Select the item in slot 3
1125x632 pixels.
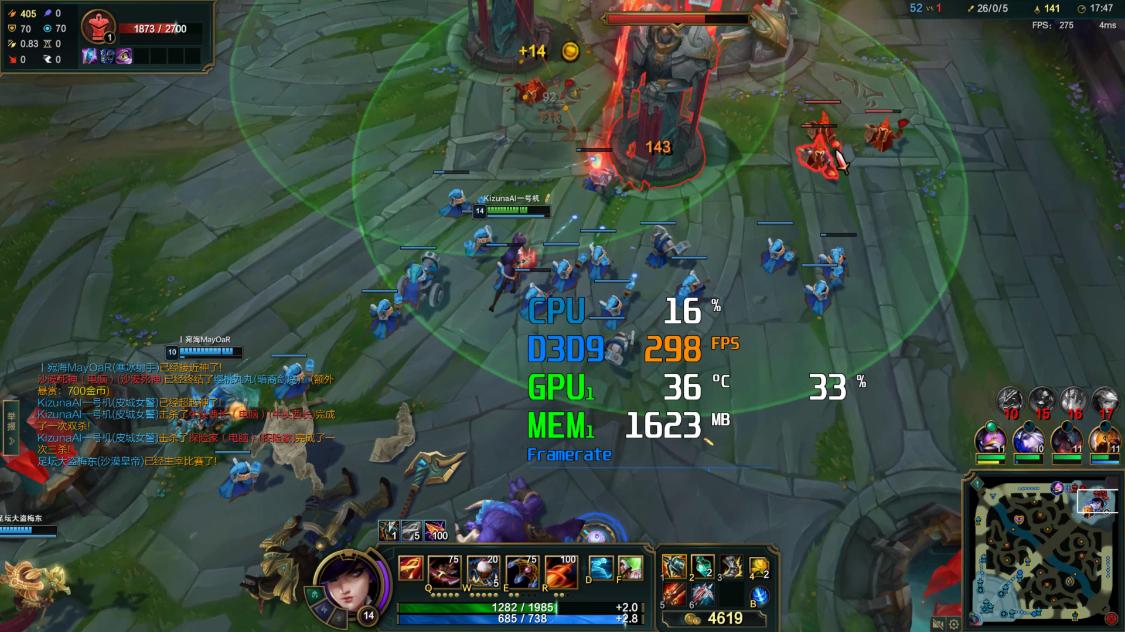pos(731,567)
